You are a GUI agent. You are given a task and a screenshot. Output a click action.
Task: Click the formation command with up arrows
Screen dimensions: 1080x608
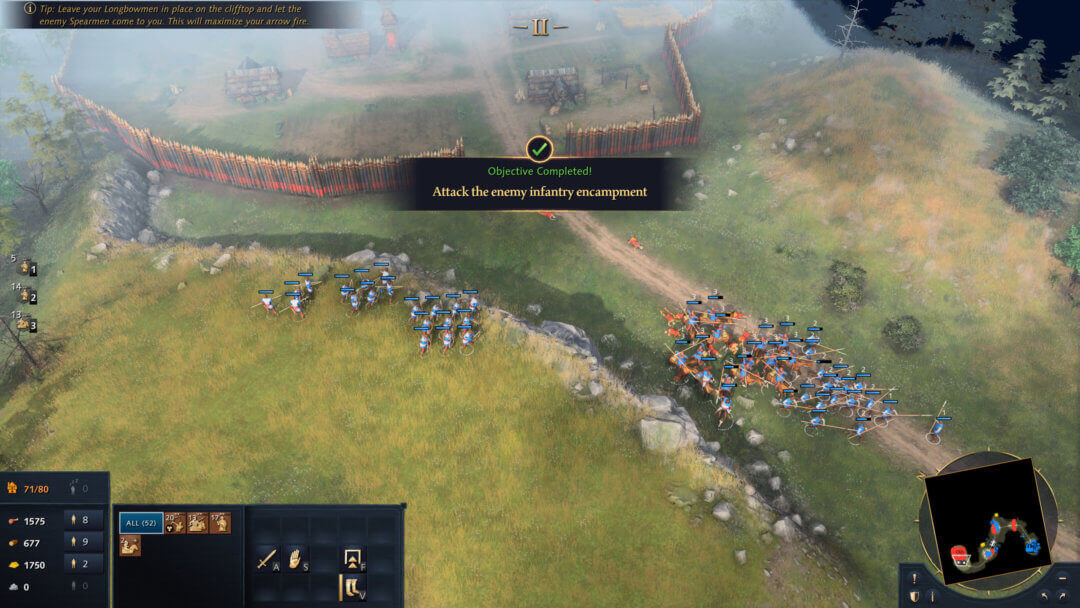352,558
